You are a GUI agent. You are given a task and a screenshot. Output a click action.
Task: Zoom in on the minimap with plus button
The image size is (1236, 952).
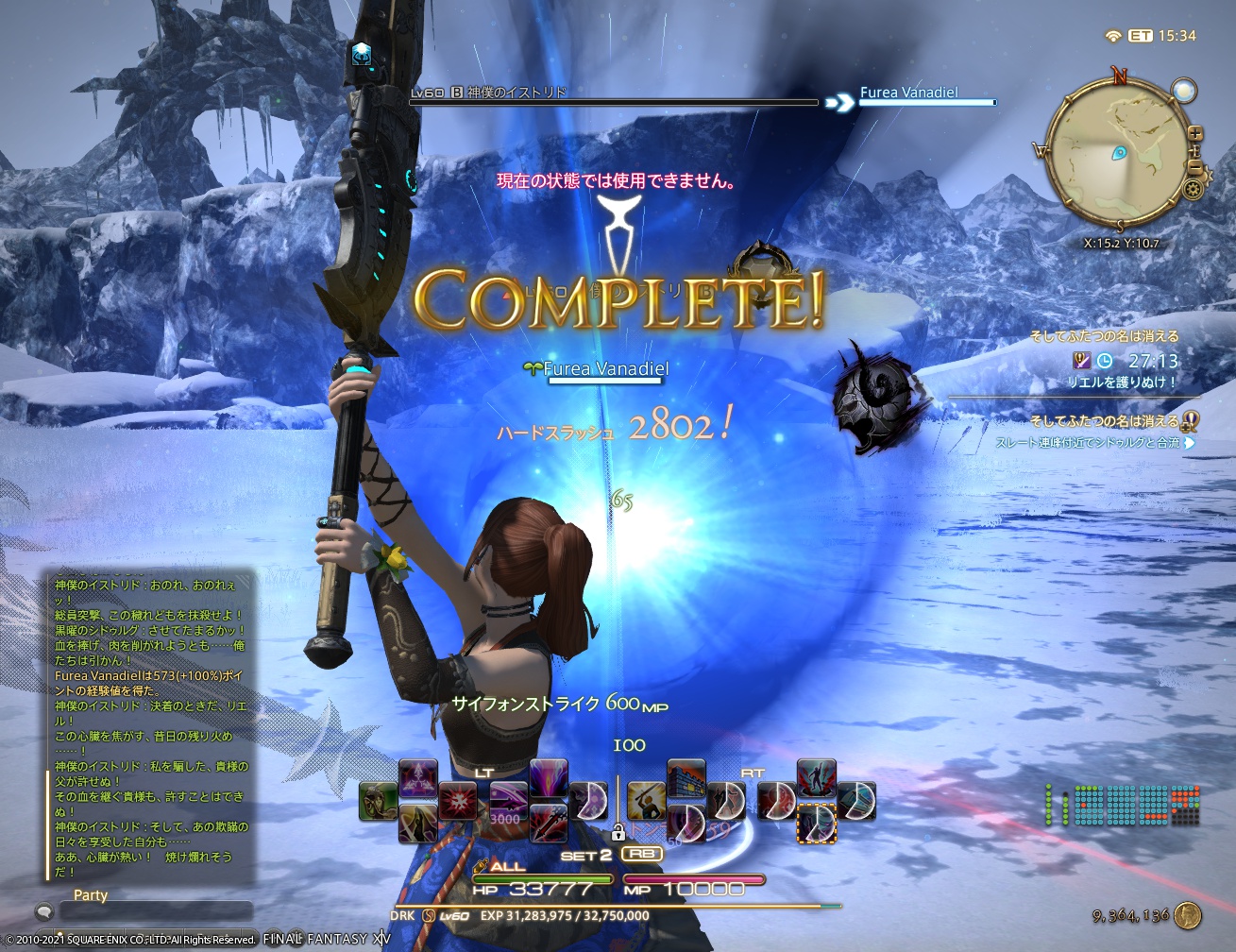(1195, 132)
